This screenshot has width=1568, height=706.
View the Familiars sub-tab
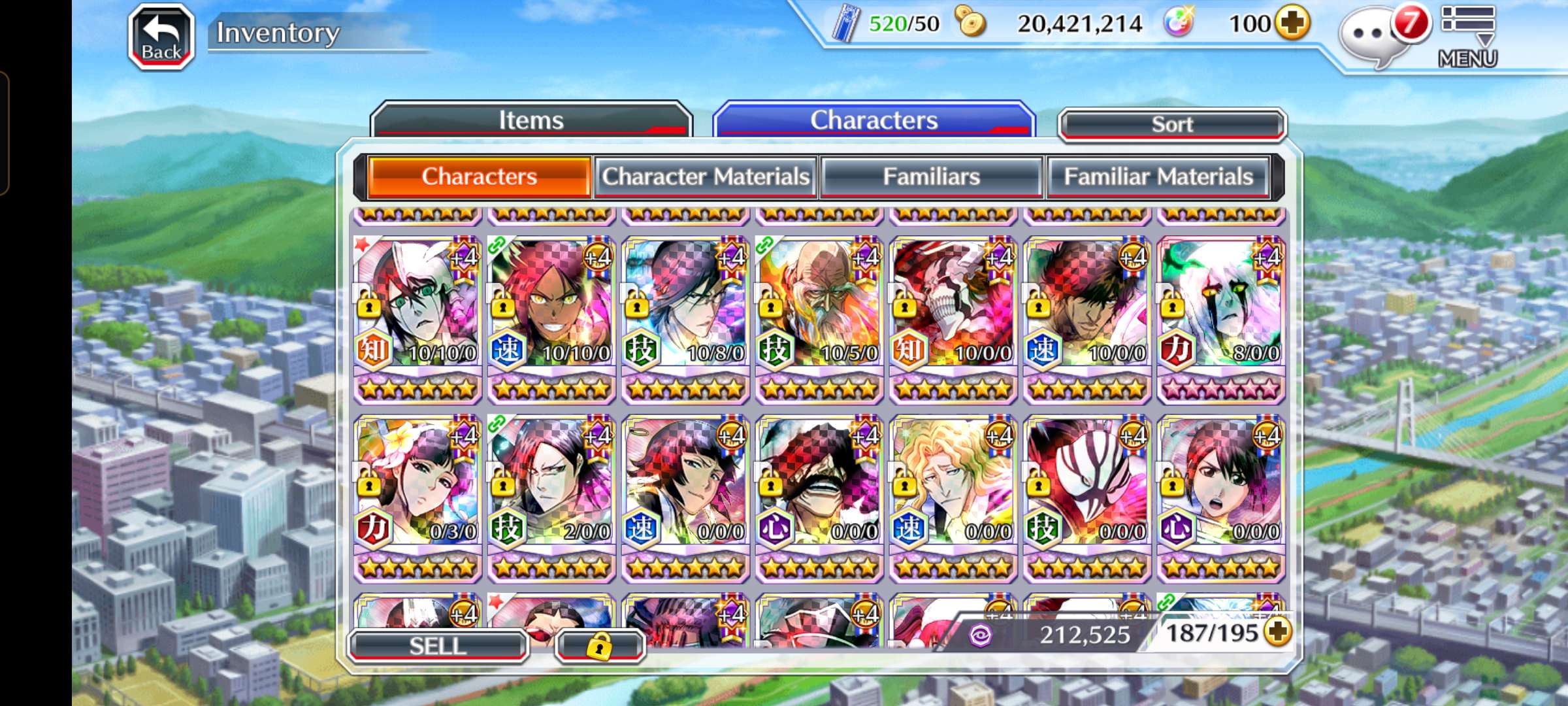point(931,176)
